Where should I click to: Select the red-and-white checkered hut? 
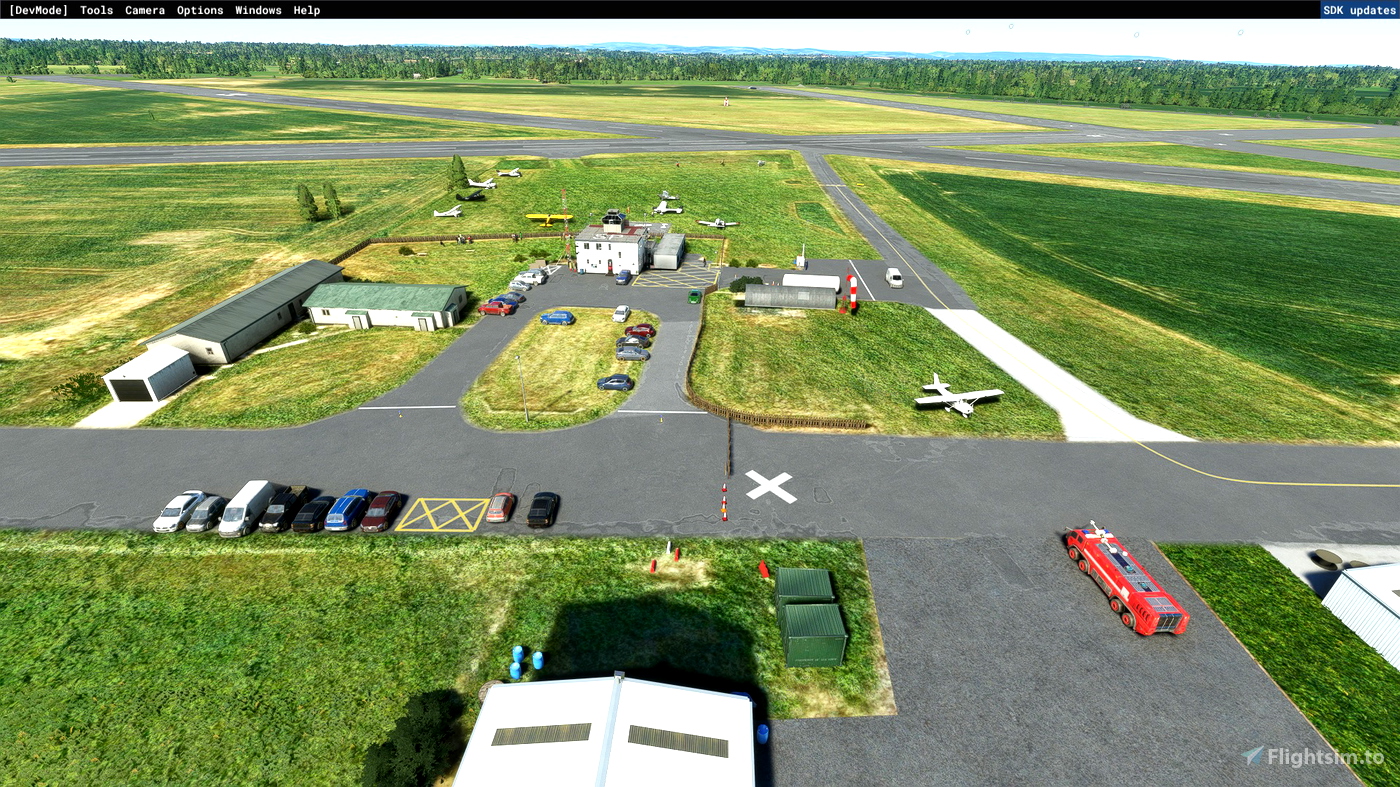point(851,288)
